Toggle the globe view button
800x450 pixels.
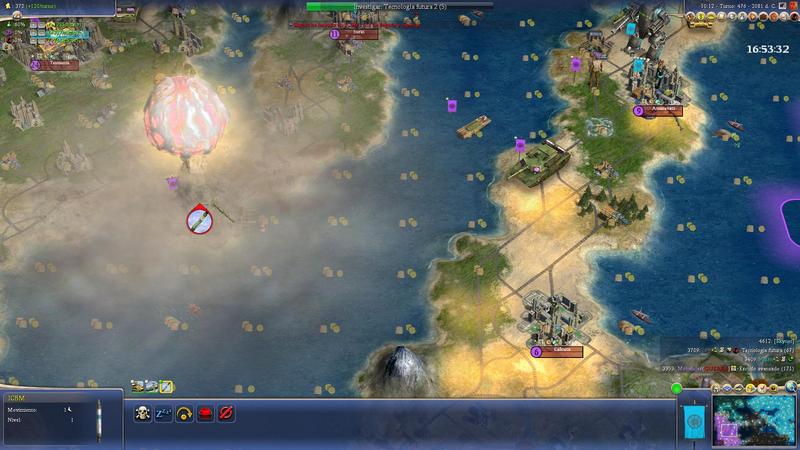pos(790,387)
